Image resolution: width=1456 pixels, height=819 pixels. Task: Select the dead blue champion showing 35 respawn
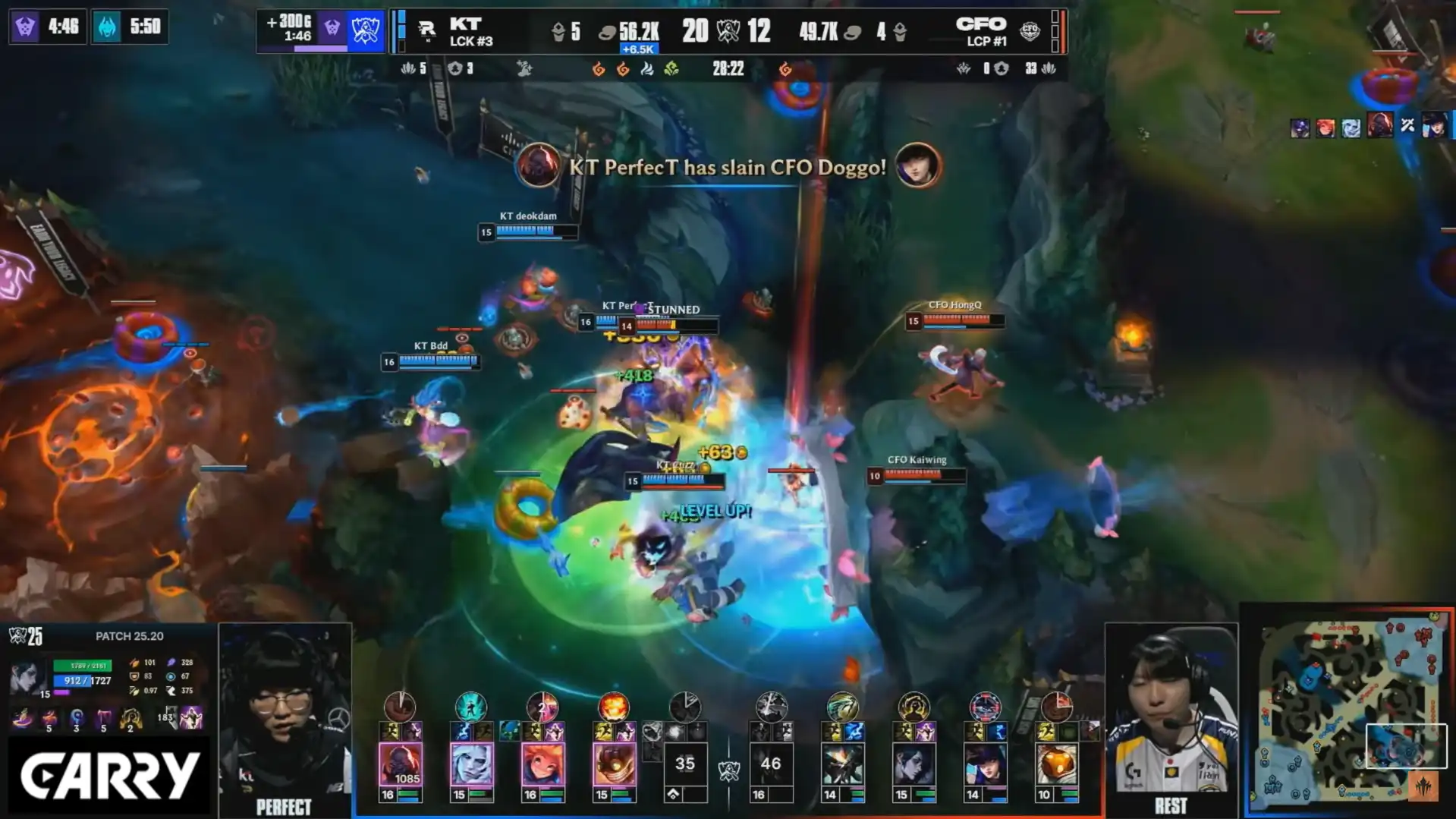(x=684, y=764)
